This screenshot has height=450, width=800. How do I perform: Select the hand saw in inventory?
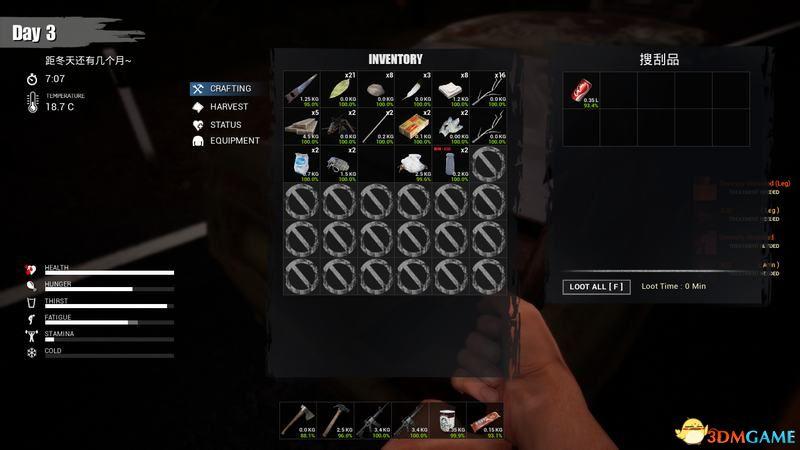click(303, 90)
